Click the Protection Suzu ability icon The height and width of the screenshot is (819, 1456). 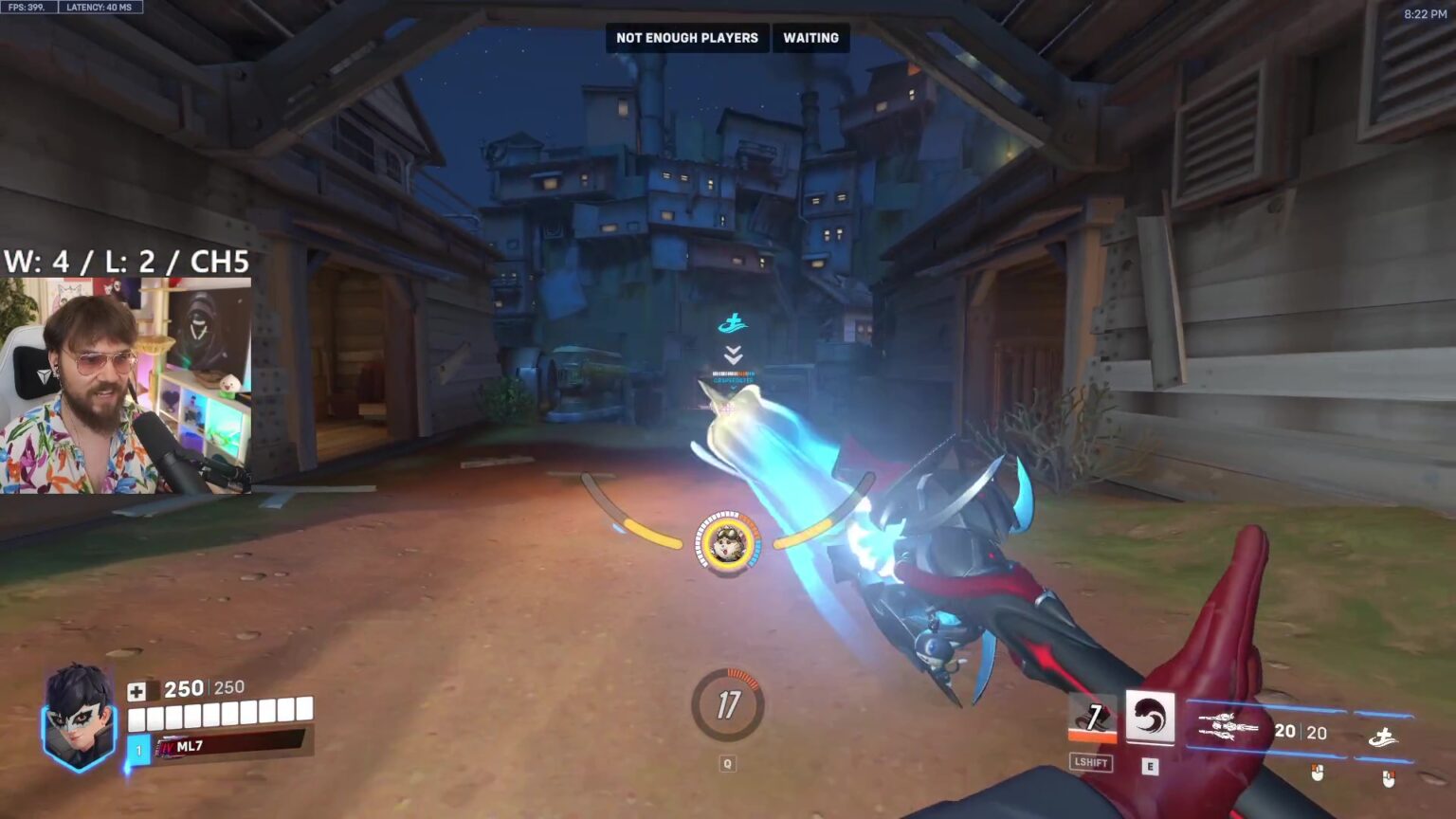click(x=1150, y=718)
